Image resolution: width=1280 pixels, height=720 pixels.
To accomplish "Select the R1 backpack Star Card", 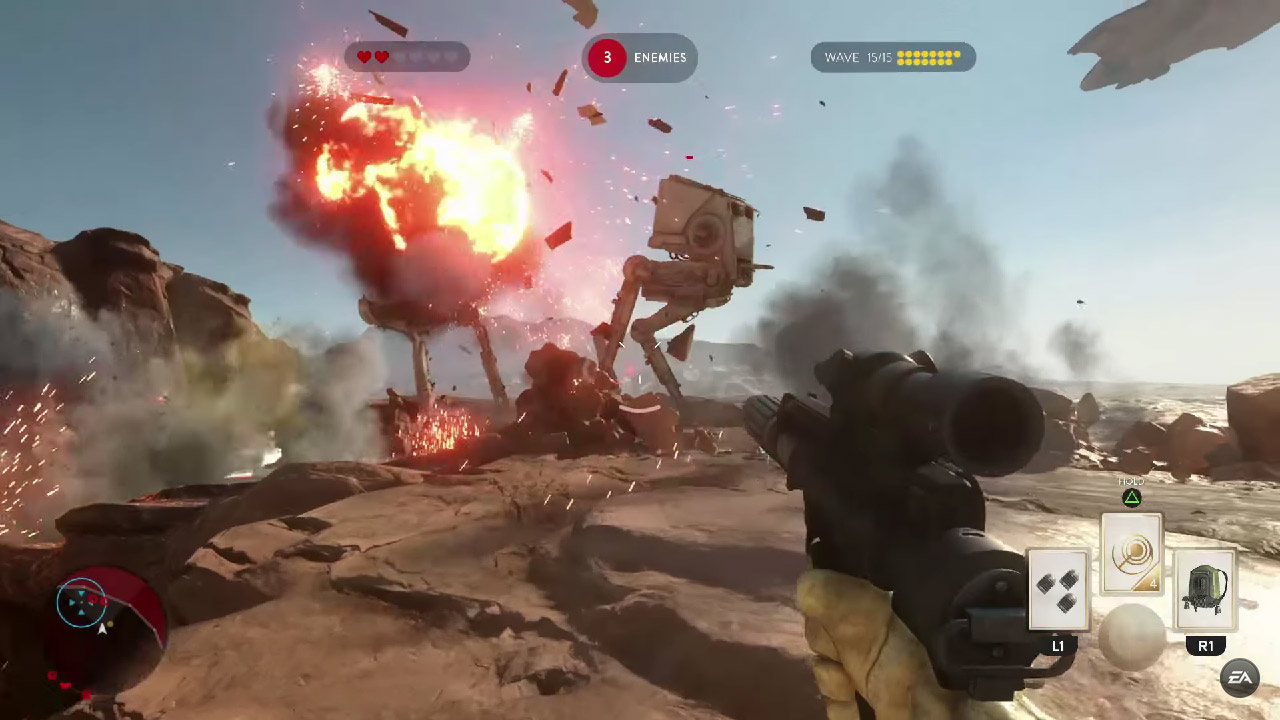I will click(1206, 590).
